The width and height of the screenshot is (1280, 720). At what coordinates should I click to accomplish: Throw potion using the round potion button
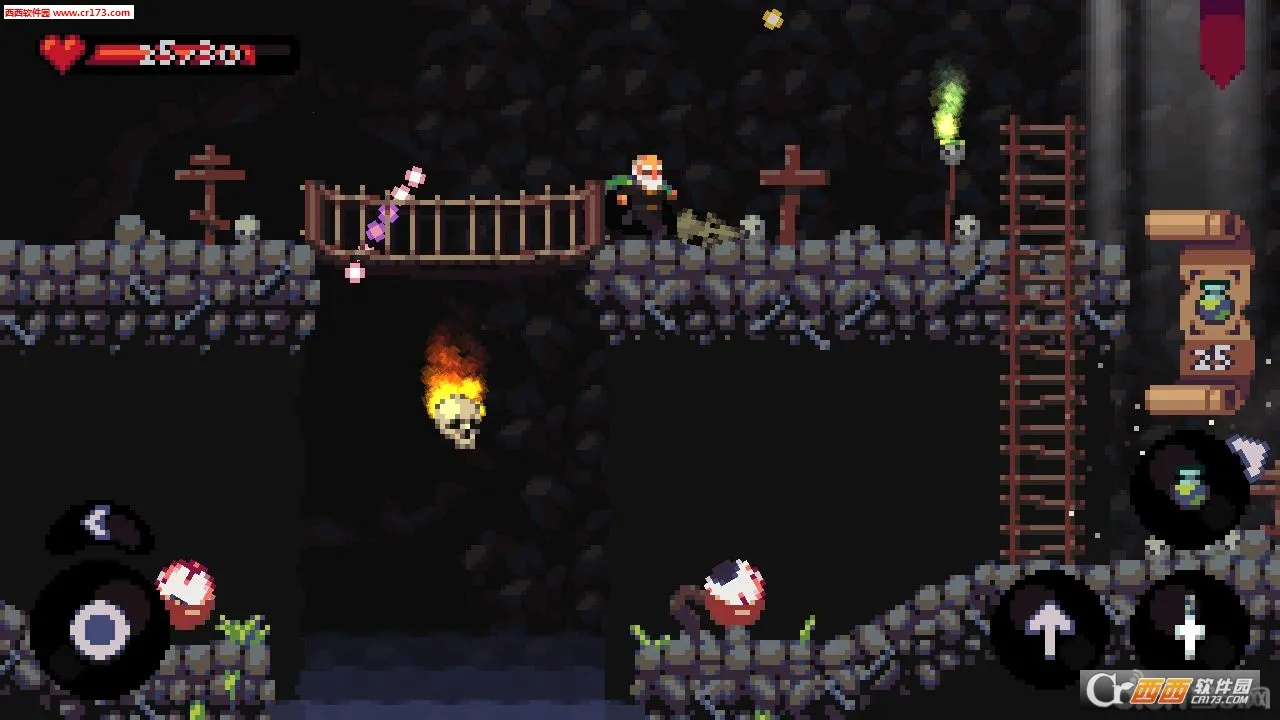pyautogui.click(x=1188, y=488)
